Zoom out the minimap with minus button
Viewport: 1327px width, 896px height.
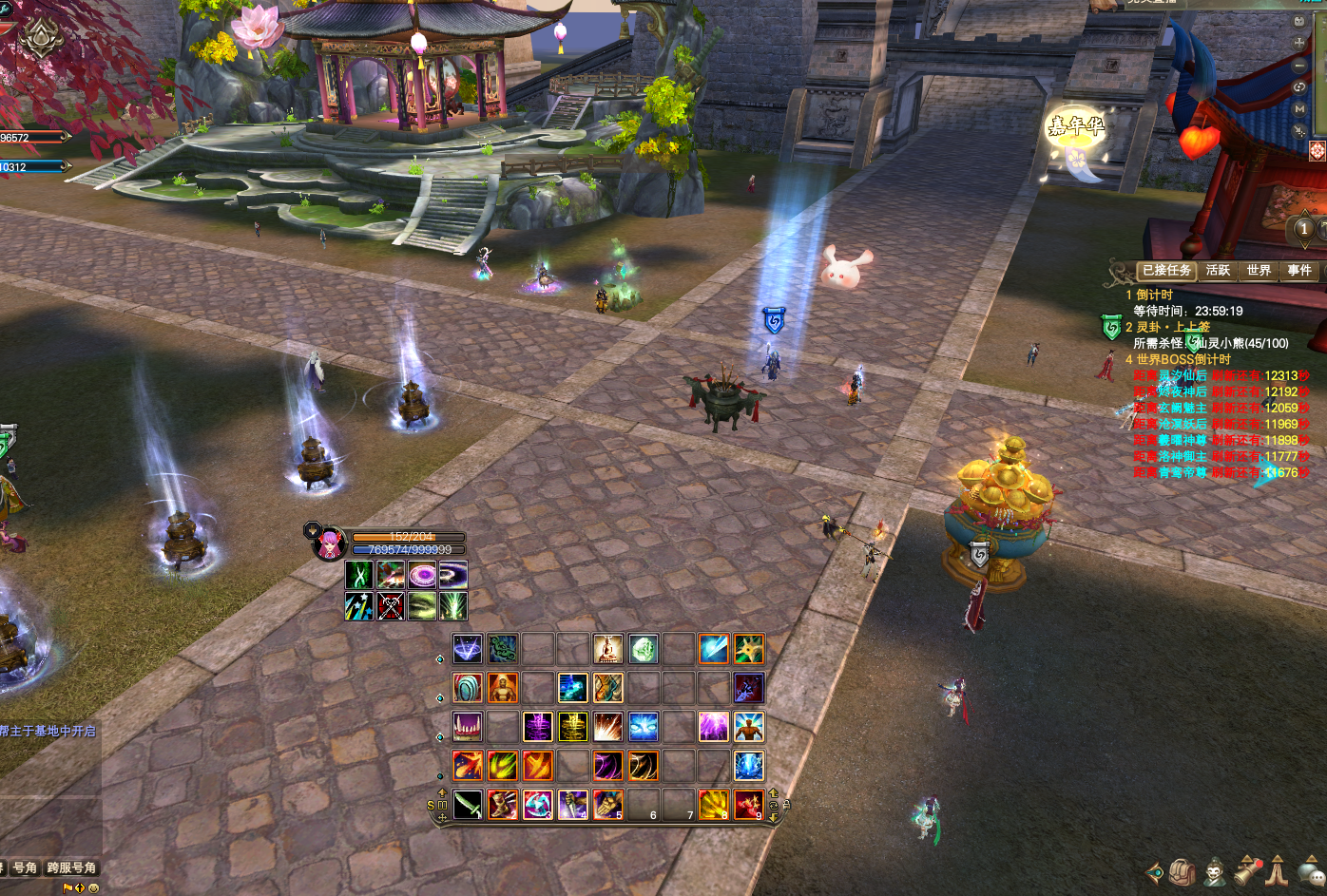[x=1299, y=66]
